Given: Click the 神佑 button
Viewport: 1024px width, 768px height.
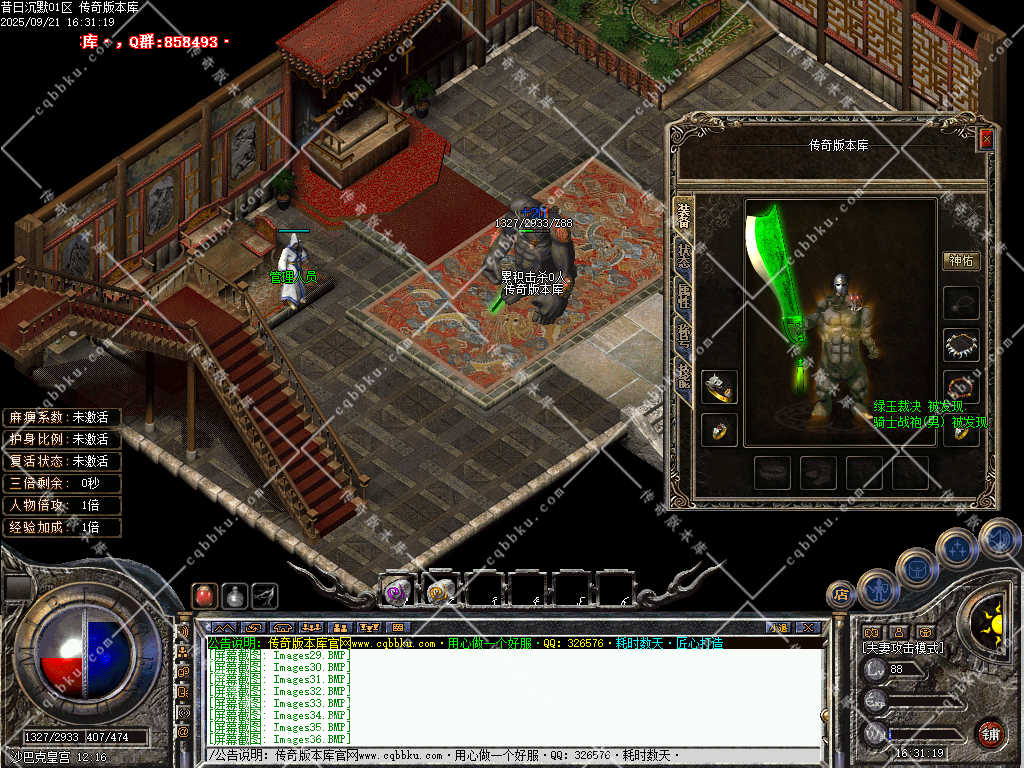Looking at the screenshot, I should 961,261.
